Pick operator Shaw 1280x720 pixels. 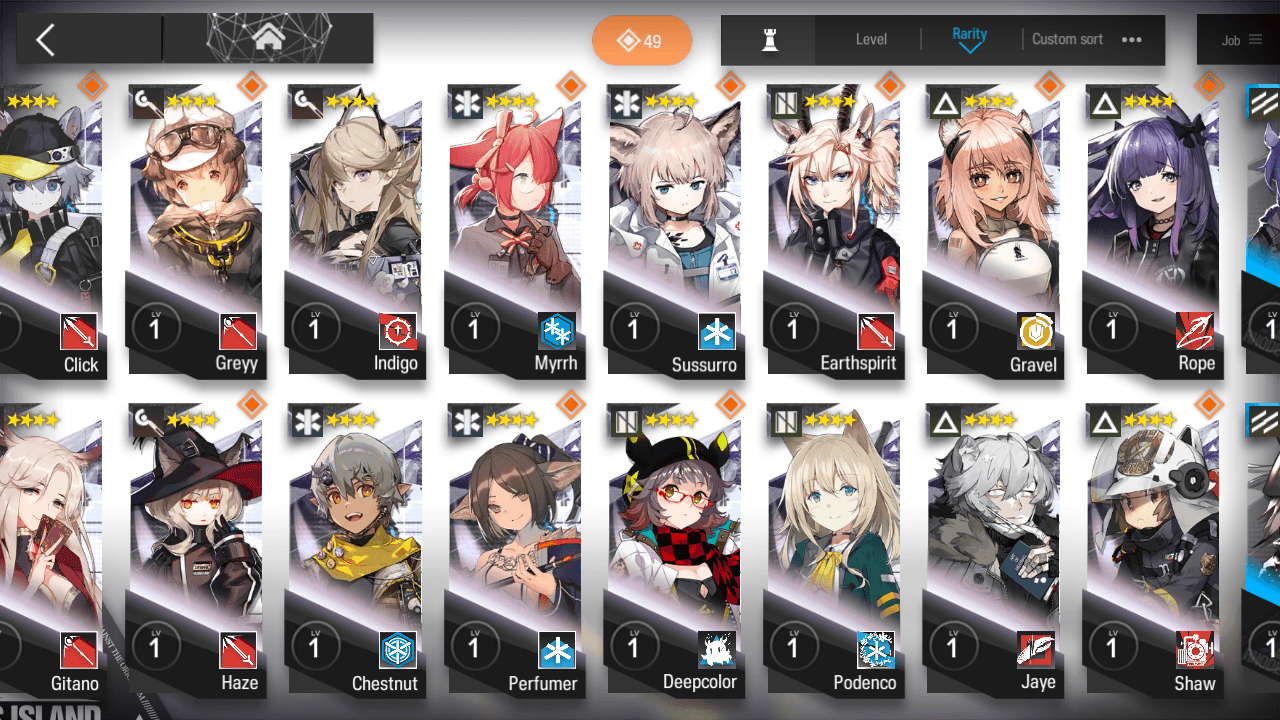point(1153,550)
